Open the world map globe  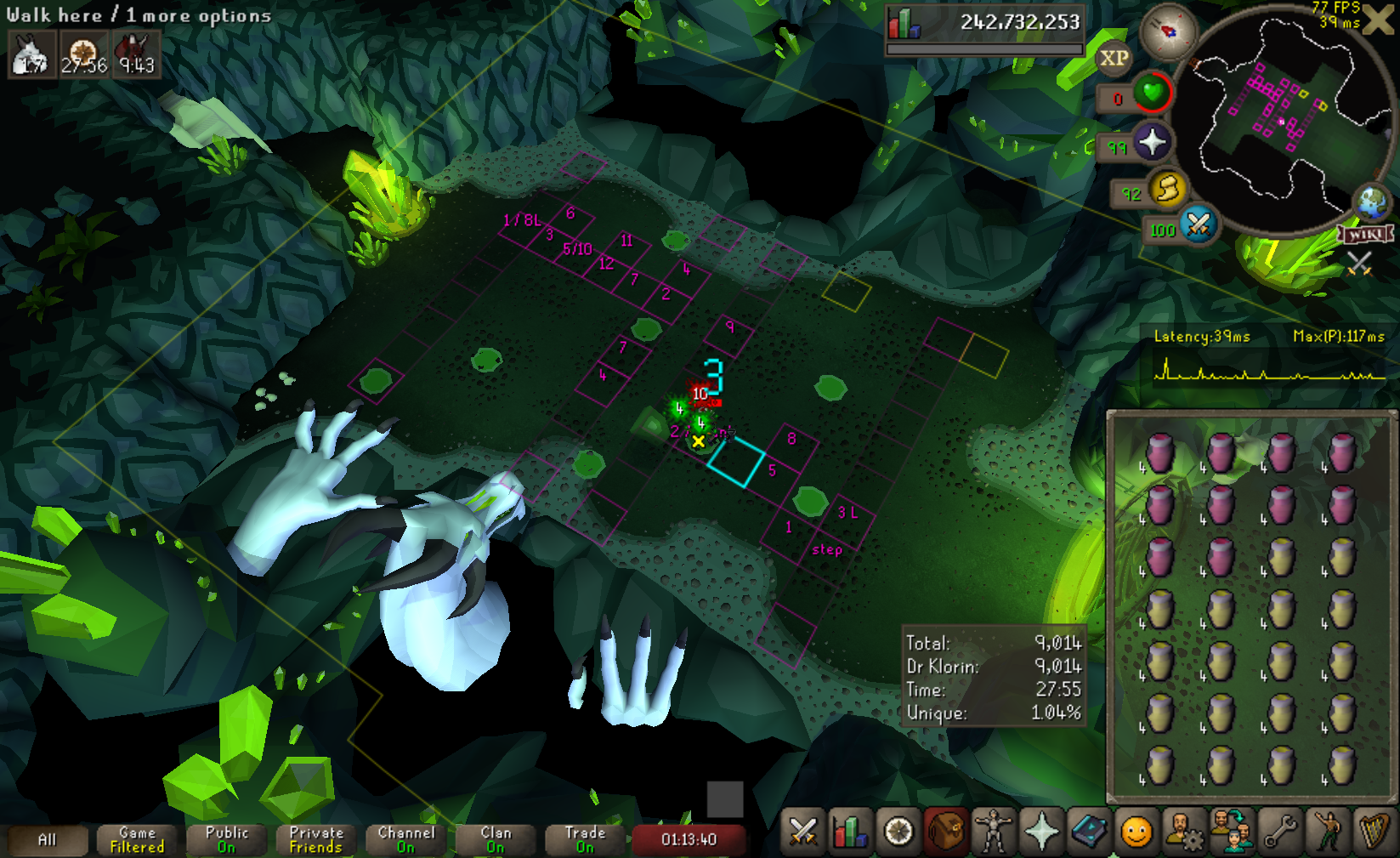(1372, 202)
